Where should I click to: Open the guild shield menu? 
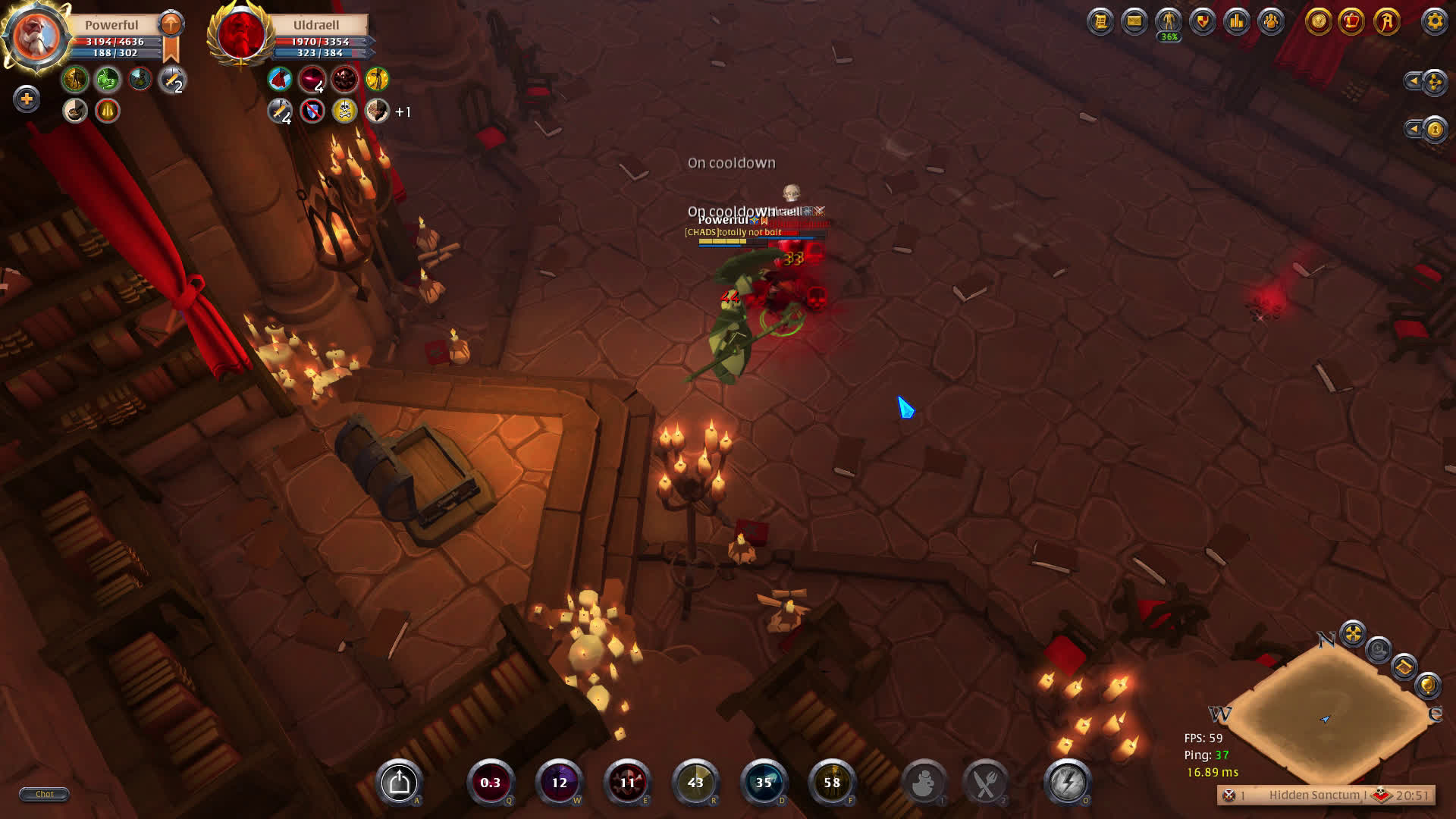(x=1203, y=21)
